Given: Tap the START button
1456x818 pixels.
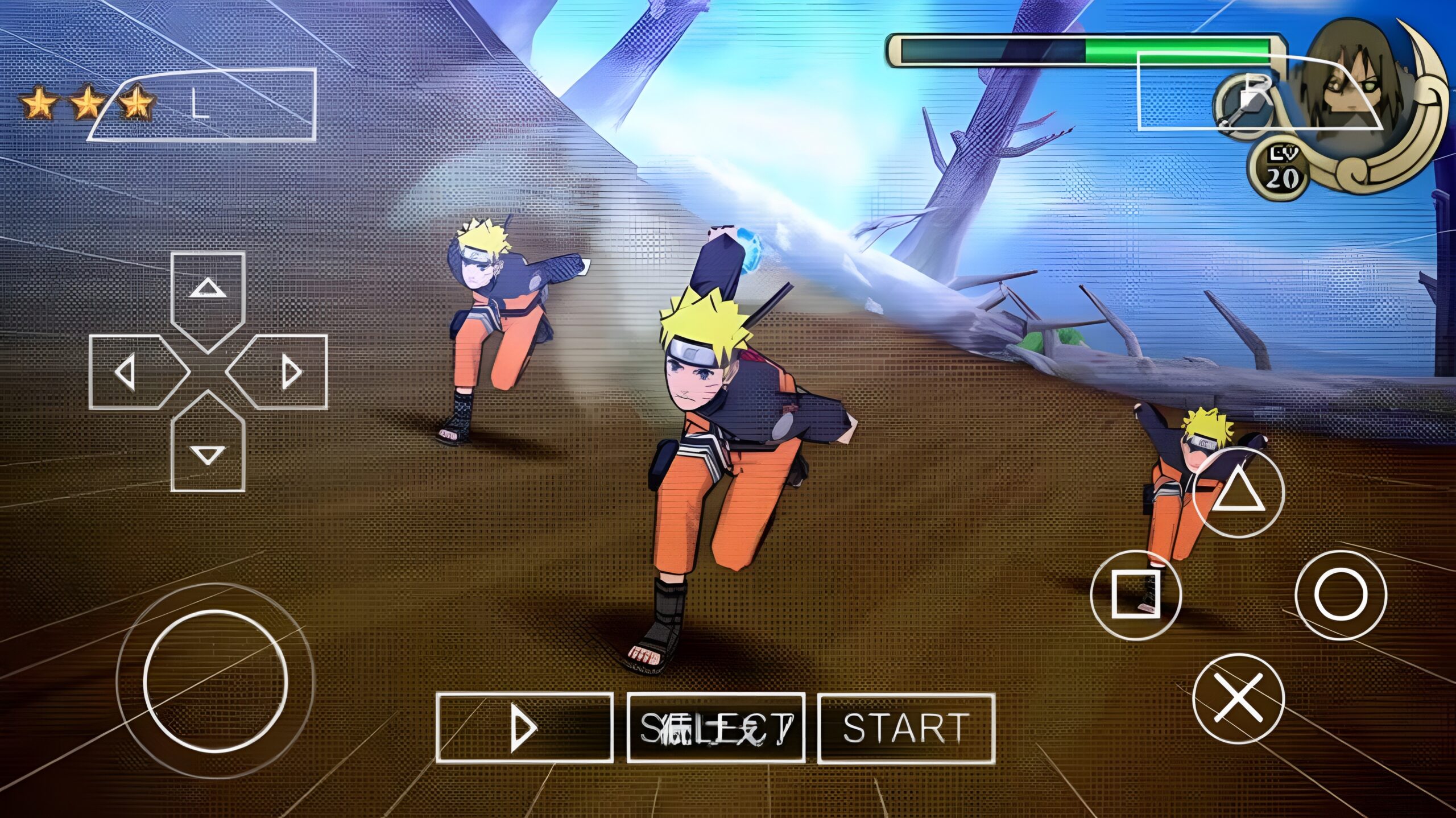Looking at the screenshot, I should pos(906,728).
